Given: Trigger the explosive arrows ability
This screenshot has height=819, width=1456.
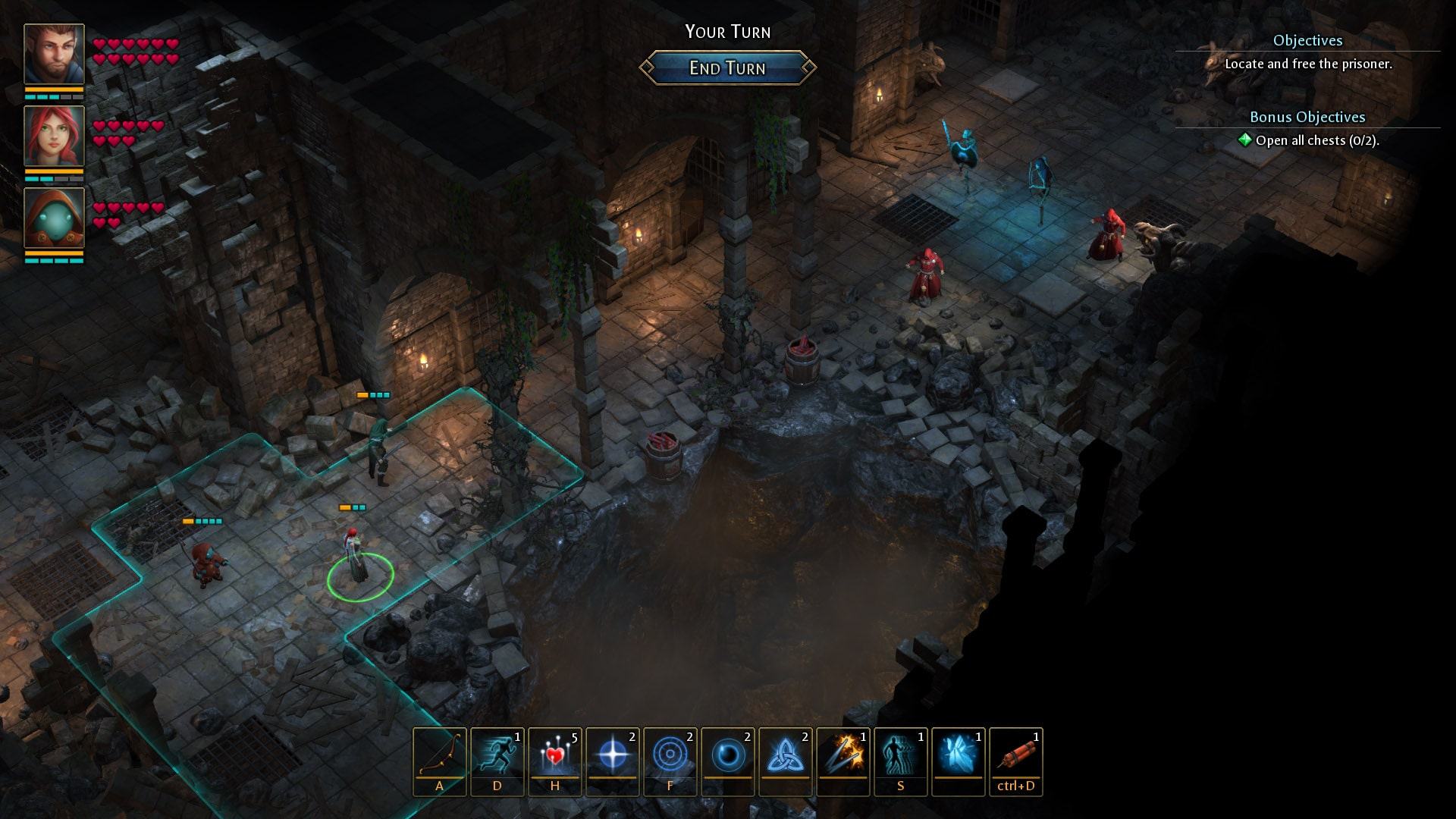Looking at the screenshot, I should click(x=843, y=754).
